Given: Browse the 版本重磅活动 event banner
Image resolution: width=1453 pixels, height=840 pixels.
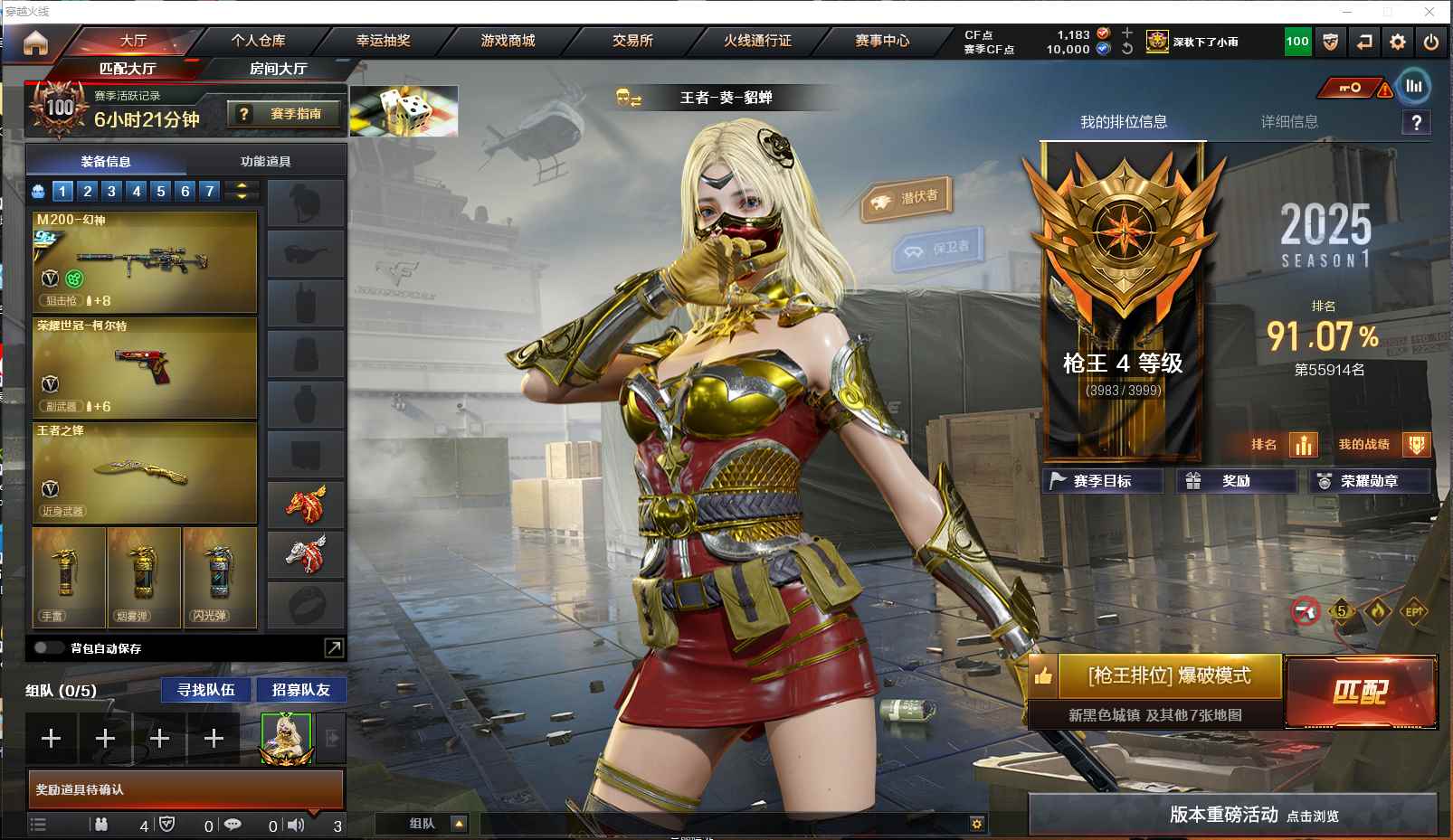Looking at the screenshot, I should point(1232,815).
